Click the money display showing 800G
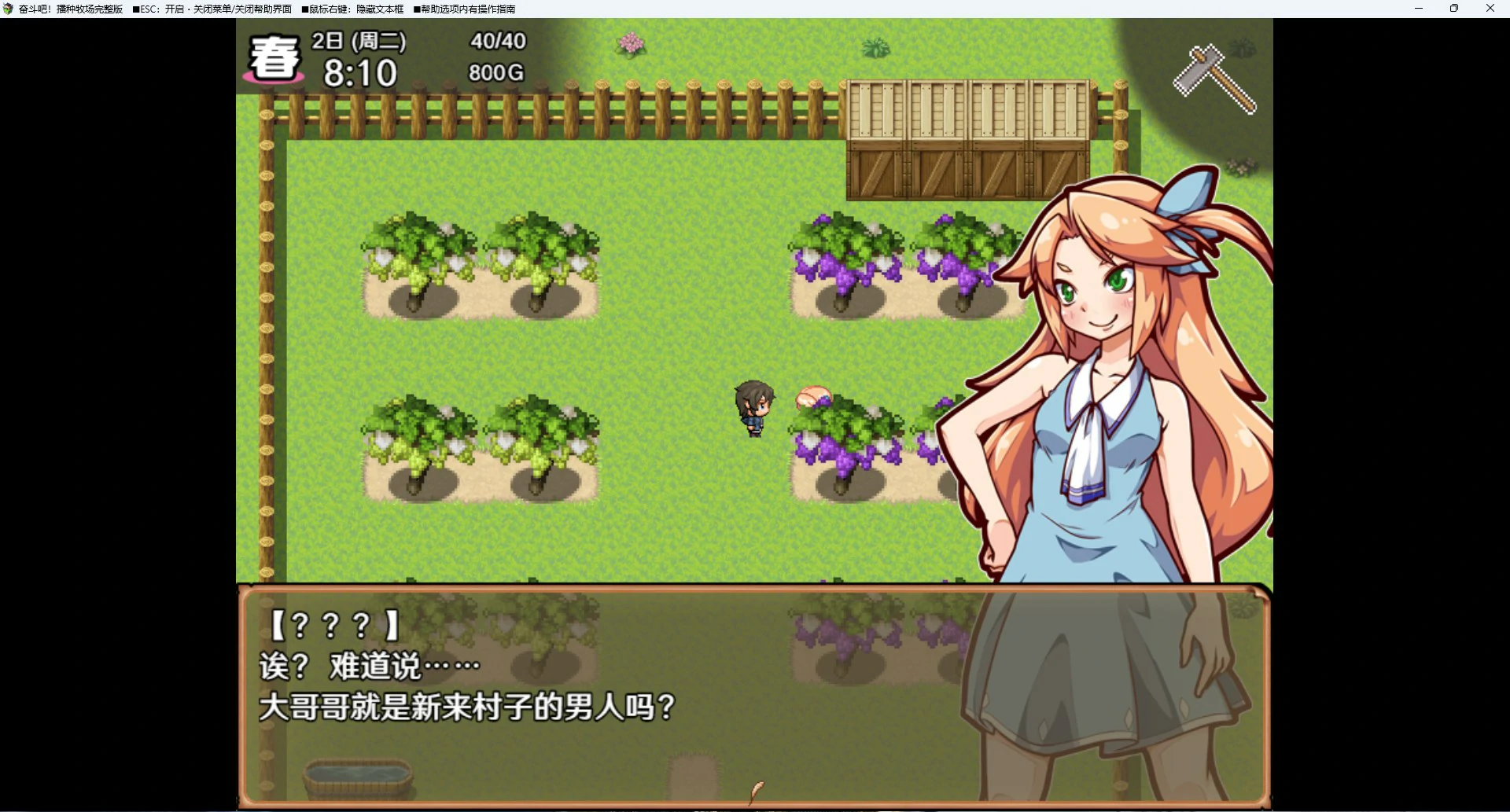The image size is (1510, 812). (x=494, y=72)
